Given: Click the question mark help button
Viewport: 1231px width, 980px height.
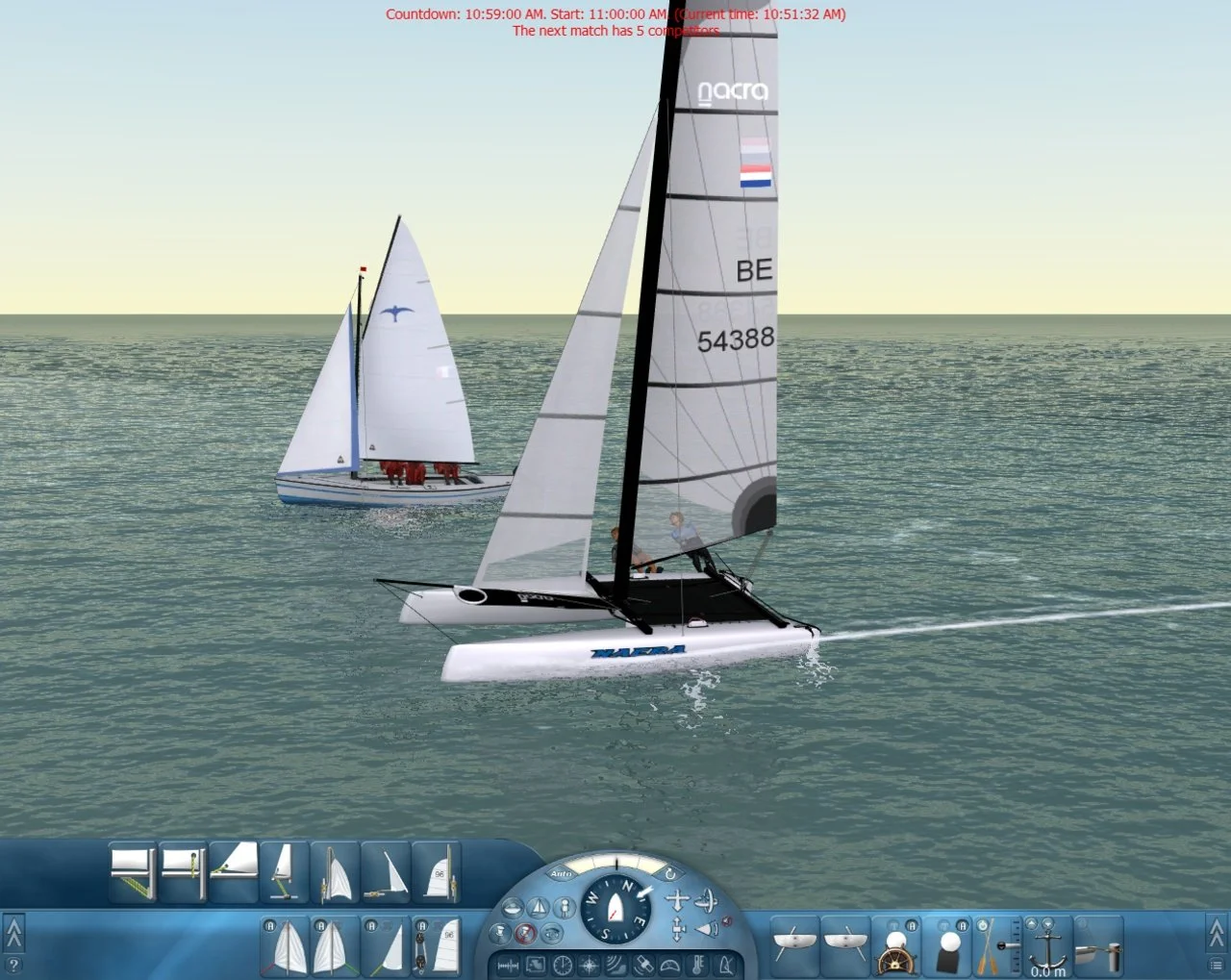Looking at the screenshot, I should [13, 965].
